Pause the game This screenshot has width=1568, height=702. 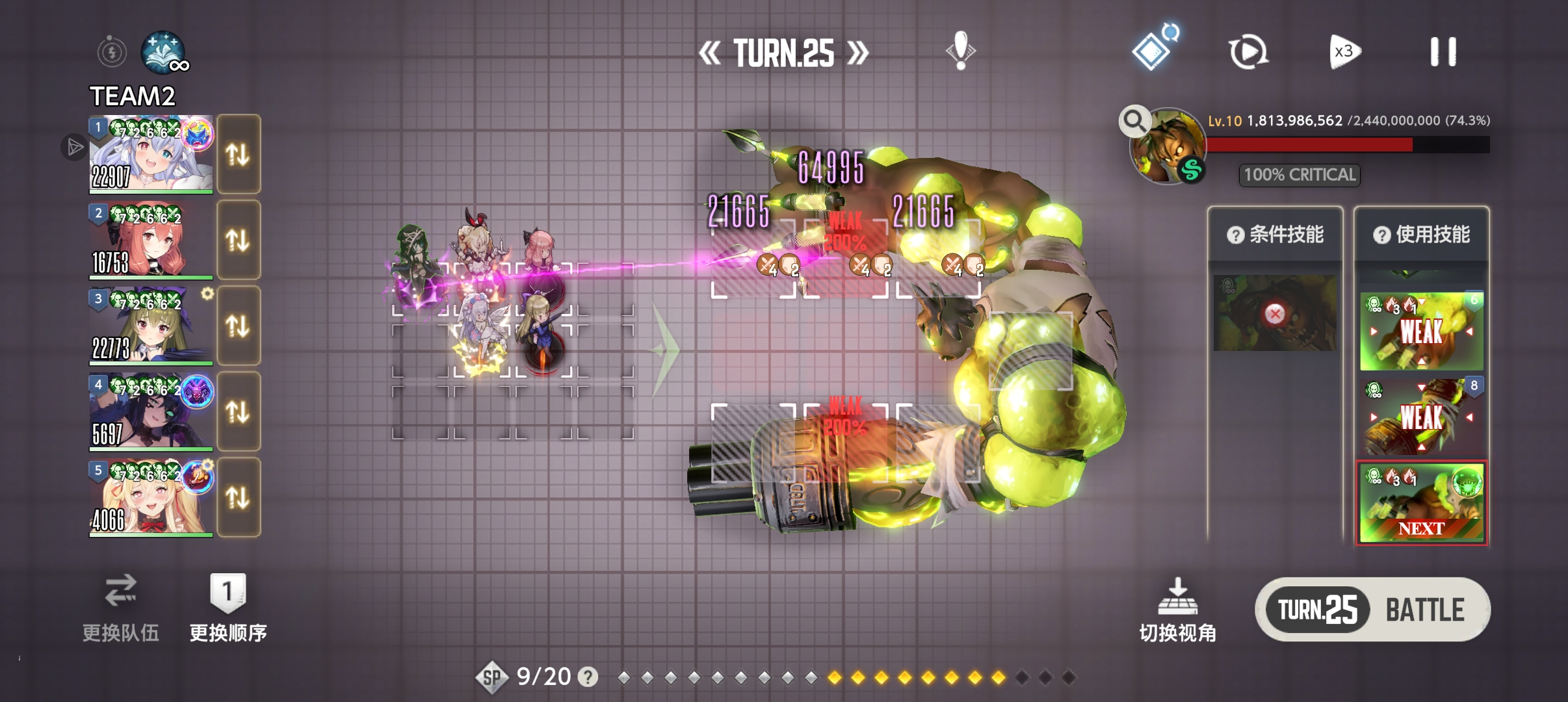pos(1443,52)
